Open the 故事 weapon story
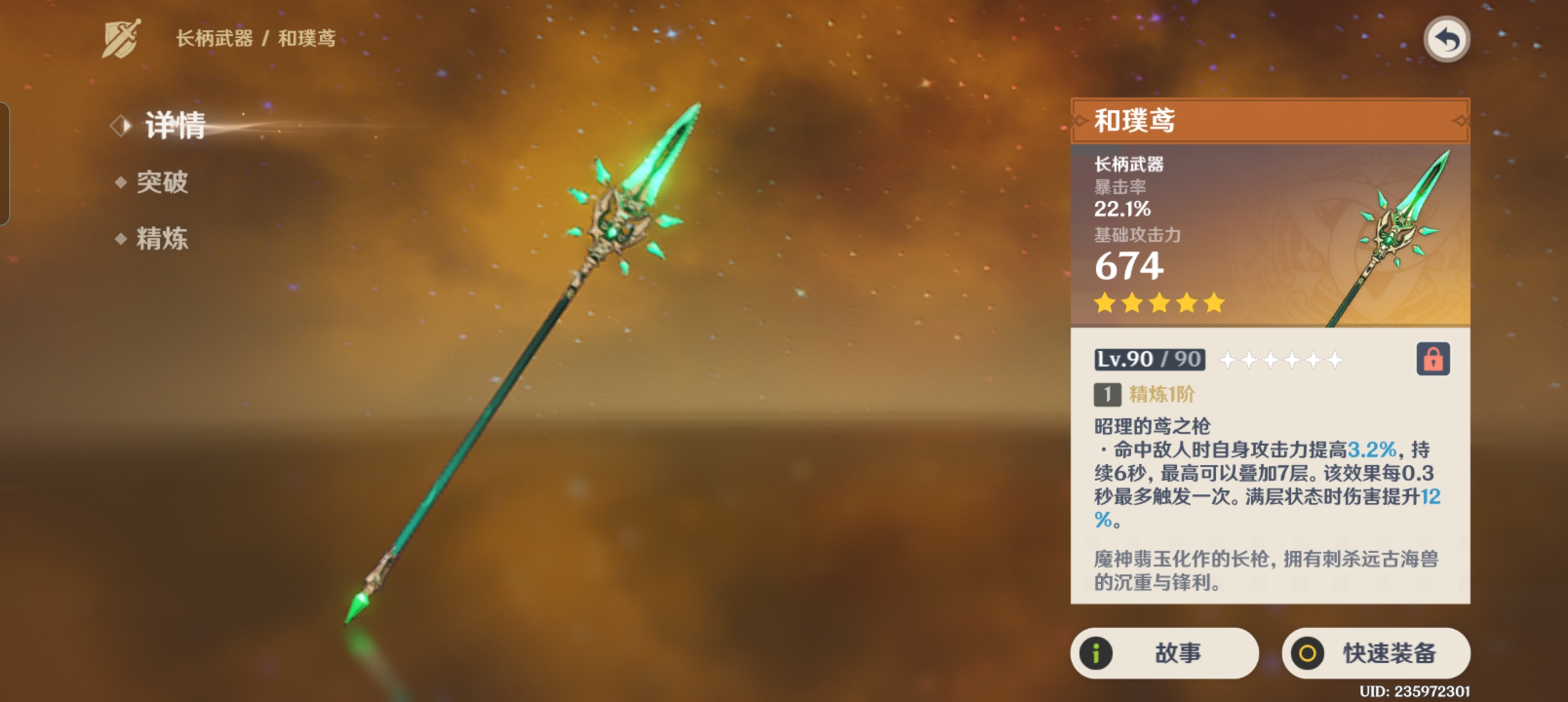The height and width of the screenshot is (702, 1568). [1164, 653]
